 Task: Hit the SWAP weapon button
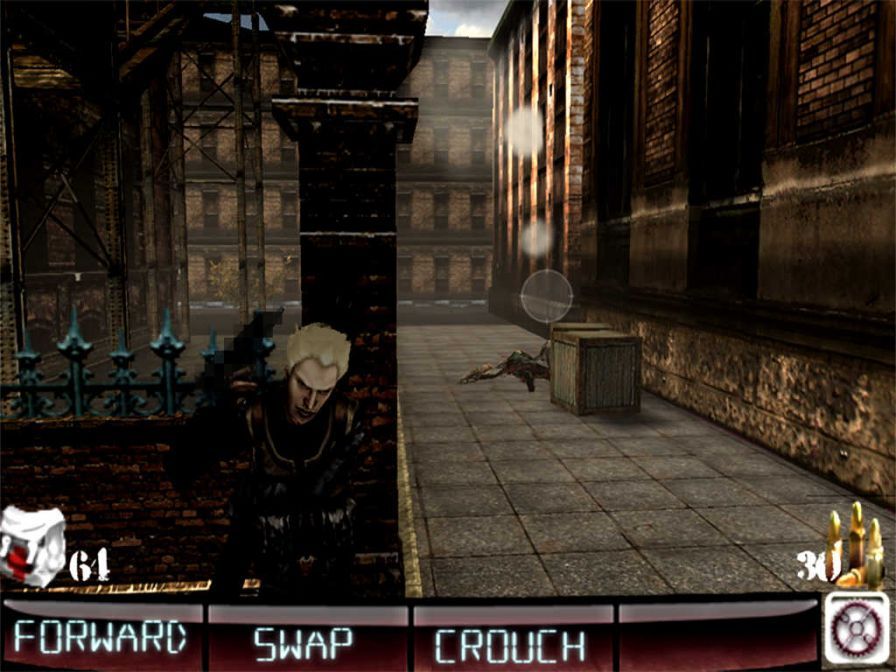click(x=304, y=641)
